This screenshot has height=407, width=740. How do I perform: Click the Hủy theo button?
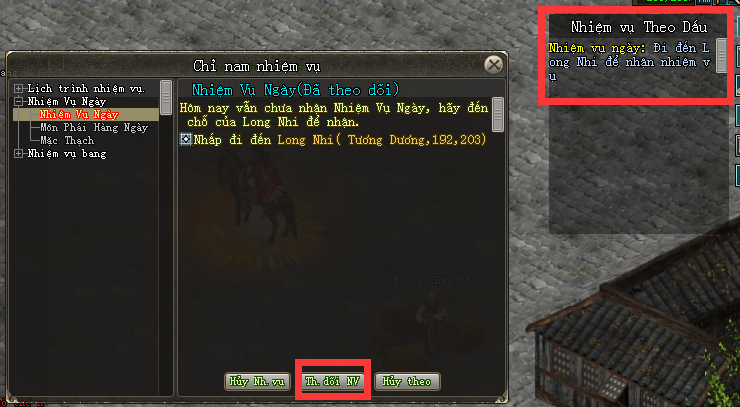coord(407,381)
